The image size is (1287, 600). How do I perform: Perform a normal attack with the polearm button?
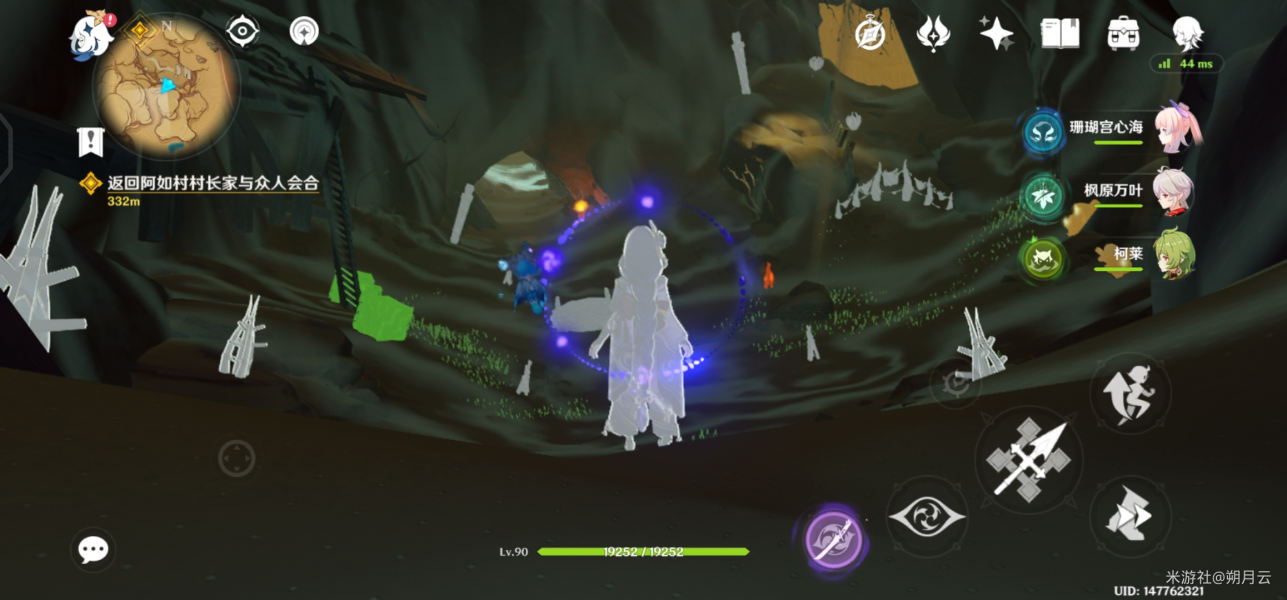pos(1028,460)
